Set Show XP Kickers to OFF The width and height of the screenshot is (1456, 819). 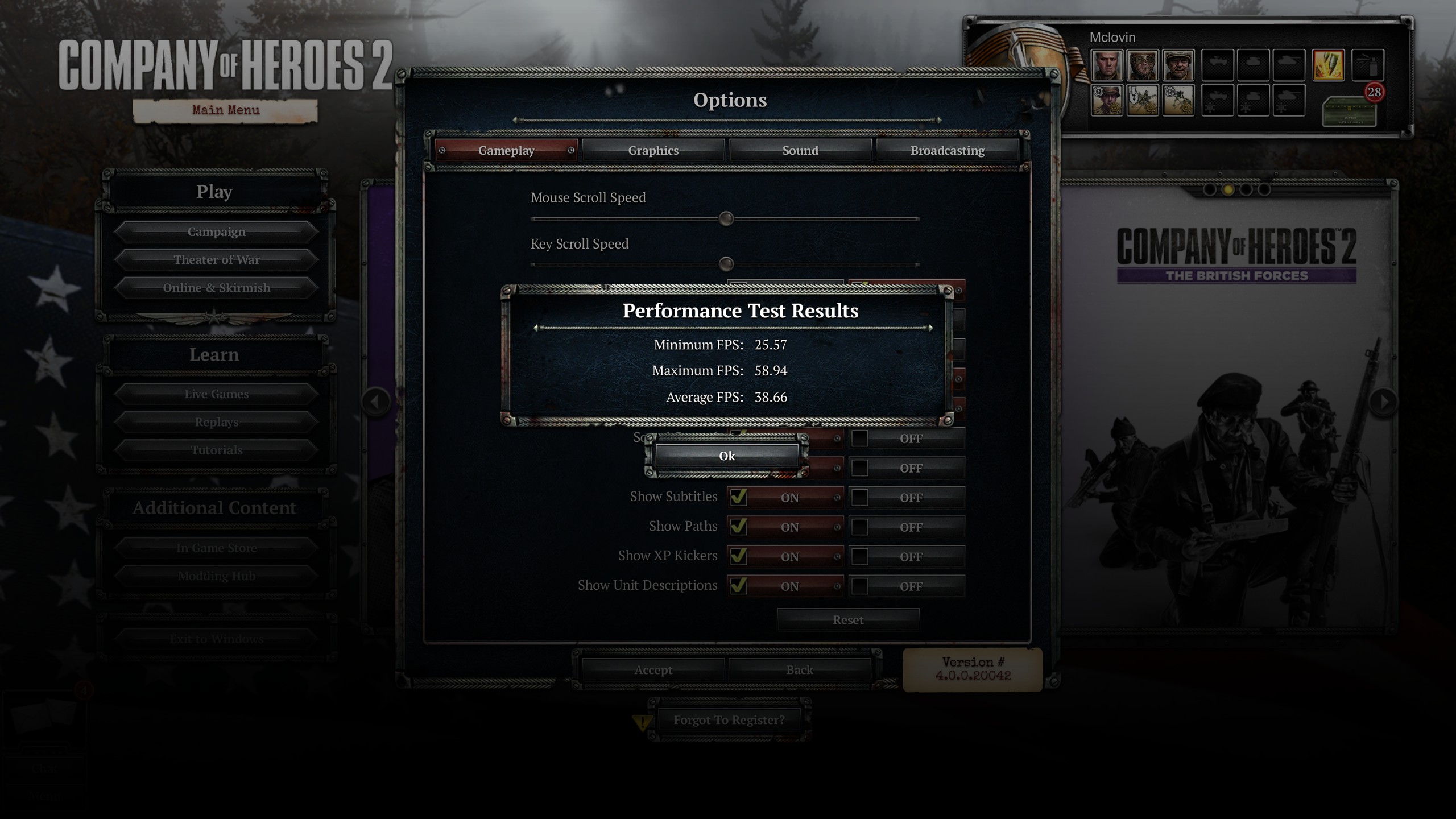[x=860, y=557]
